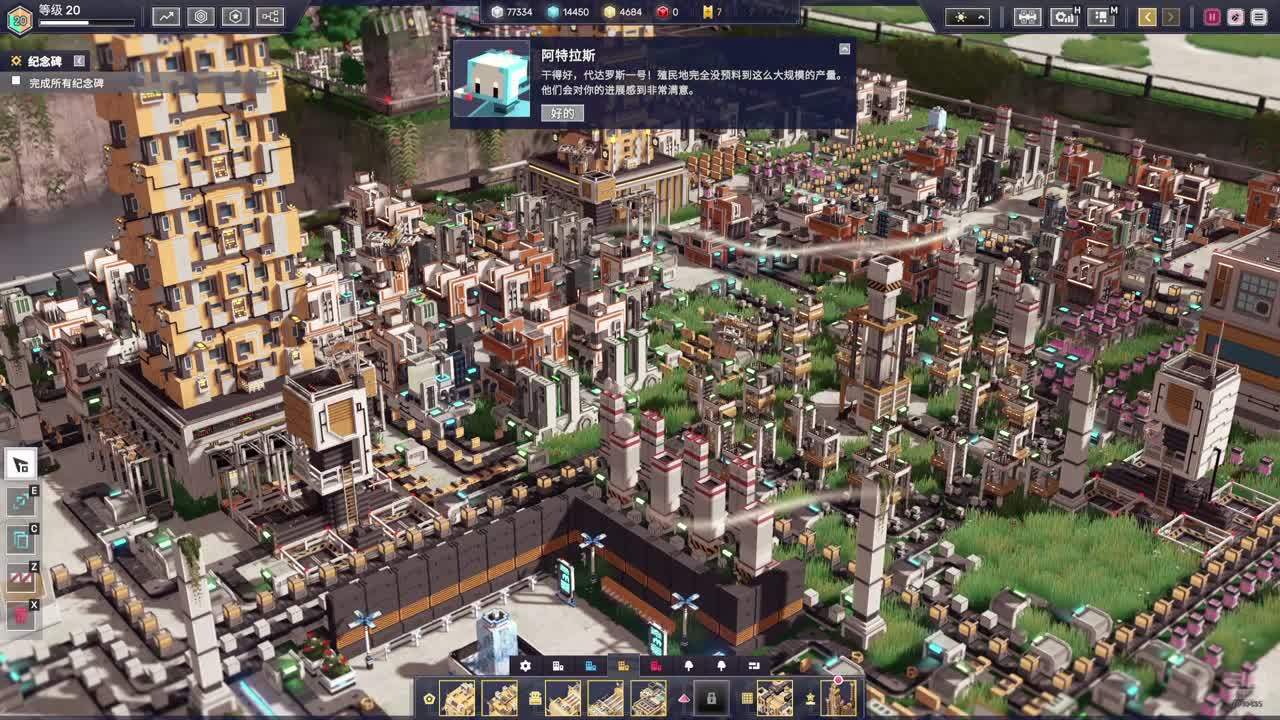Viewport: 1280px width, 720px height.
Task: Activate the red delete tool
Action: 21,615
